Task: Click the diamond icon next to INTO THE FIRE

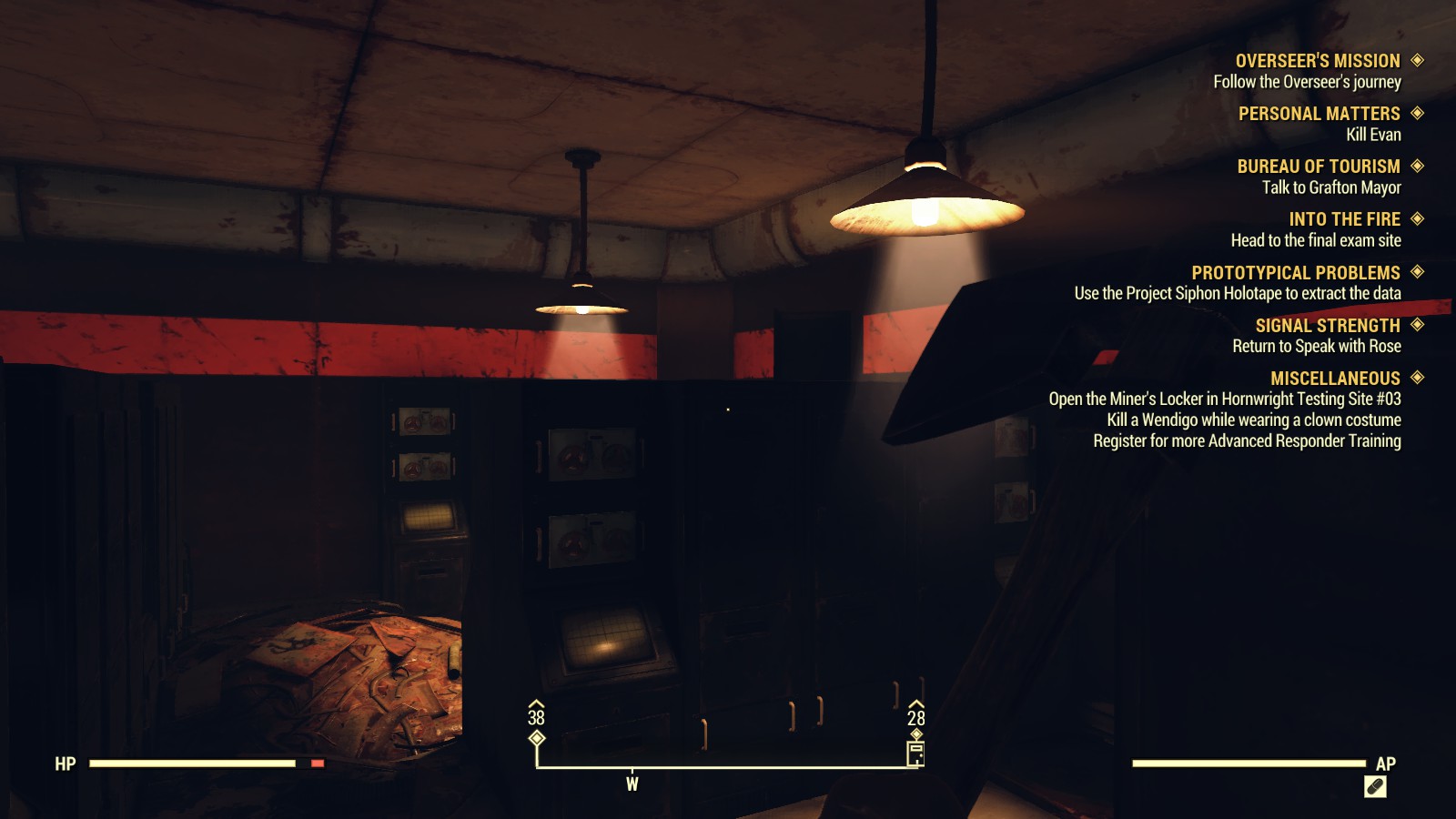Action: [1417, 219]
